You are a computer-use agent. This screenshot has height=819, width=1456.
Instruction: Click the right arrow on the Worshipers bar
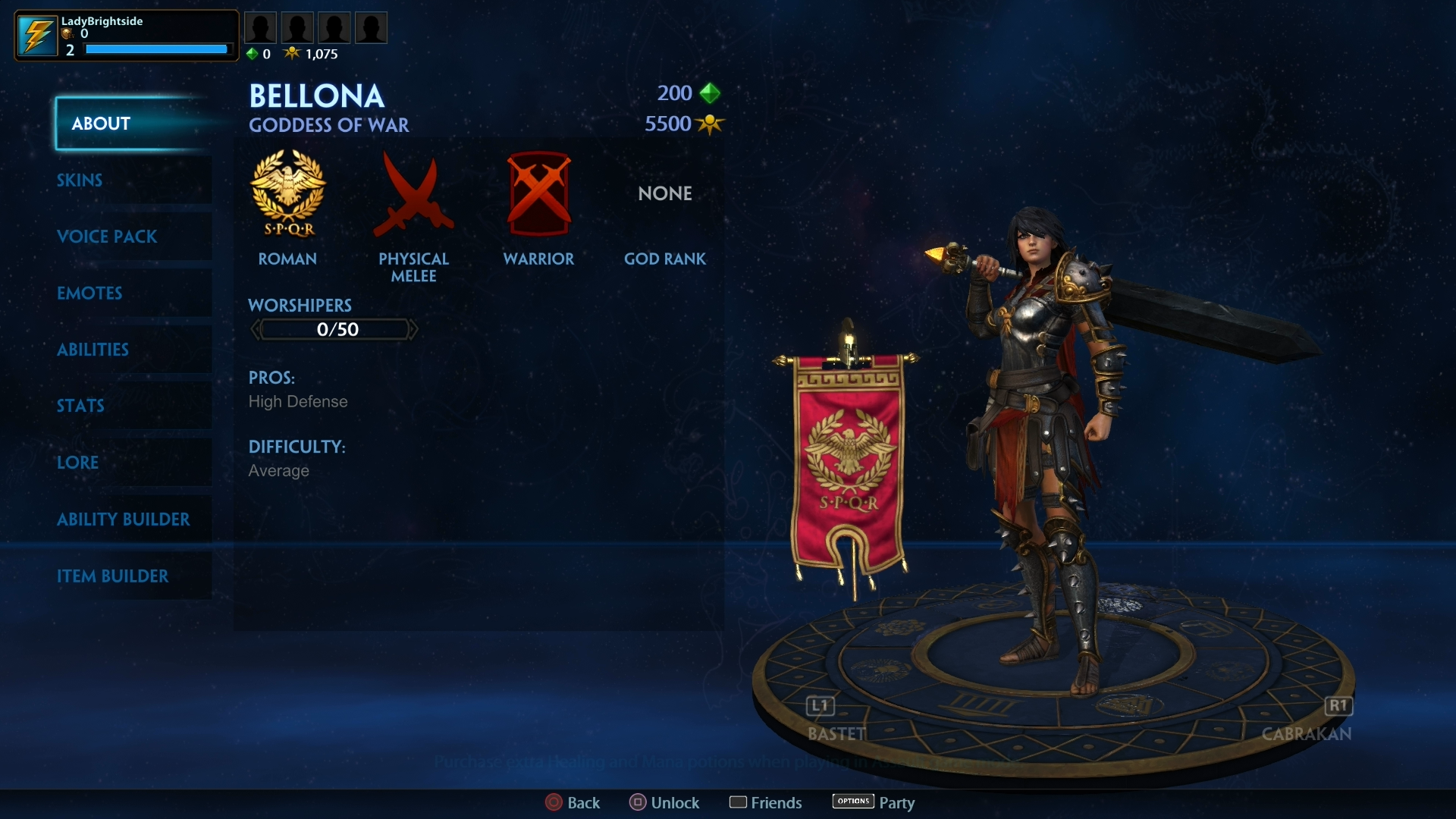[x=414, y=329]
